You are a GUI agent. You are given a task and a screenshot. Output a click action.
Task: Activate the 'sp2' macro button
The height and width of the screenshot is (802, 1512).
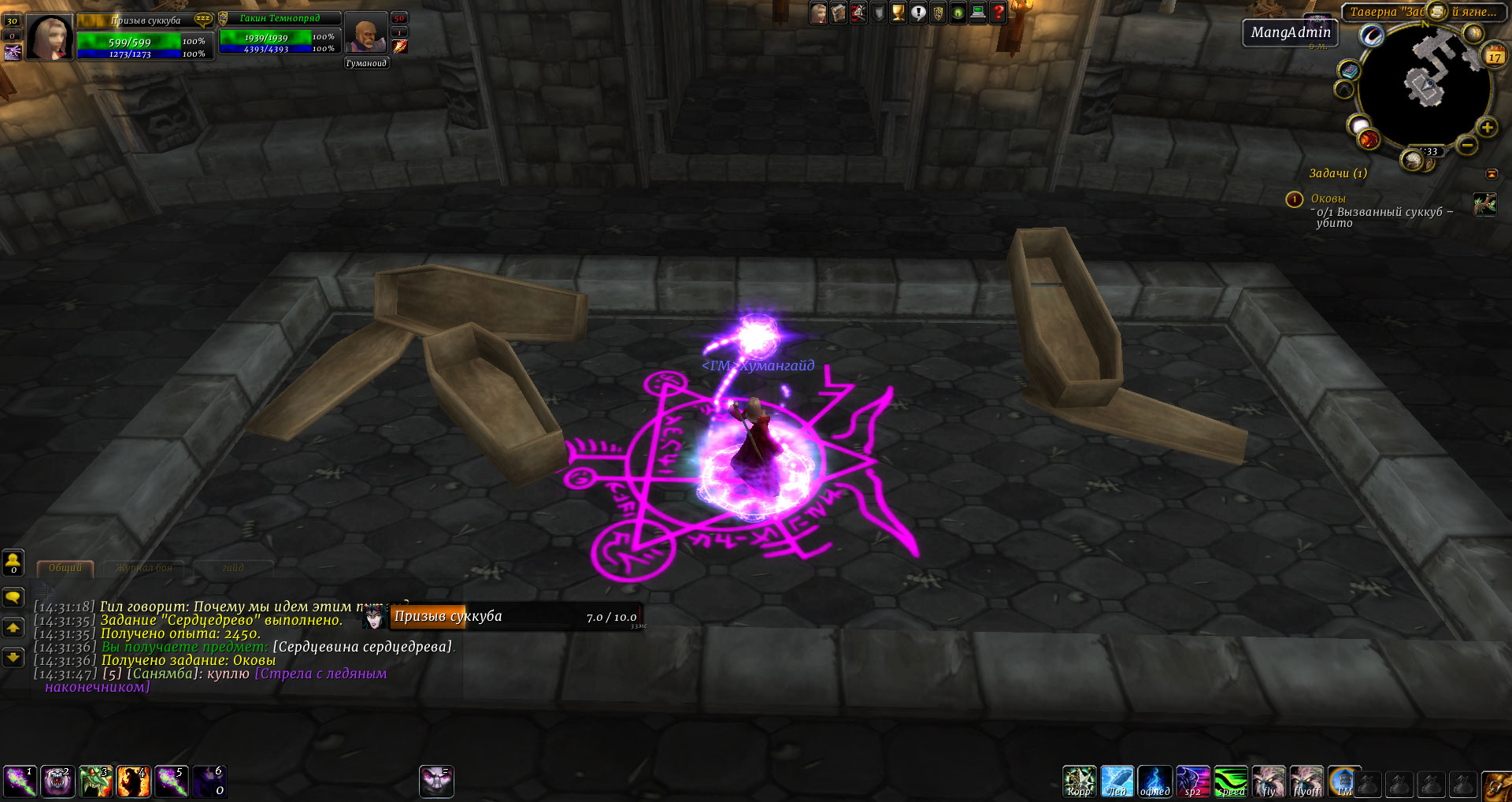point(1192,782)
